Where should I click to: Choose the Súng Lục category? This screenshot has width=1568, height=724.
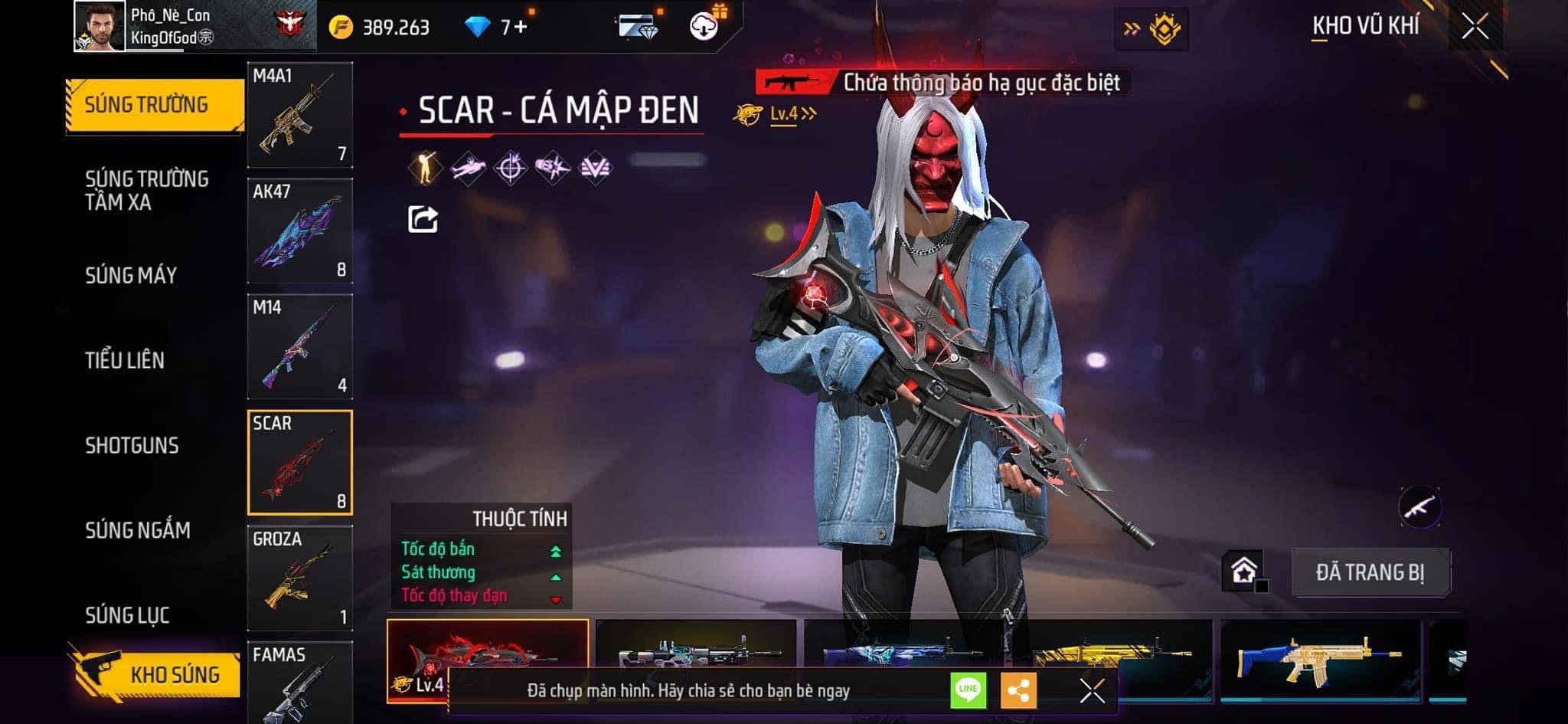[127, 614]
